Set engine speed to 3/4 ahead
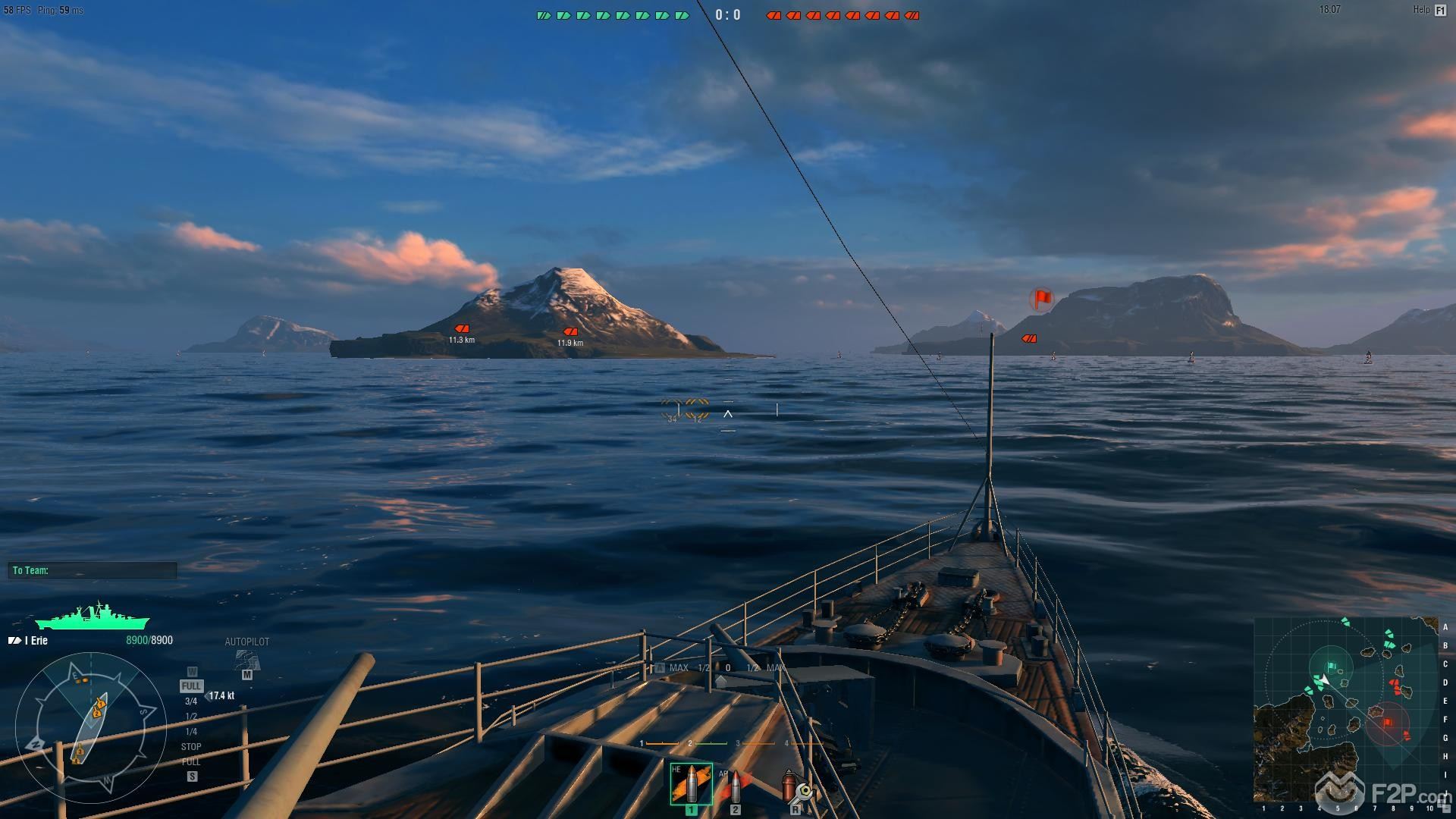This screenshot has height=819, width=1456. pyautogui.click(x=191, y=701)
